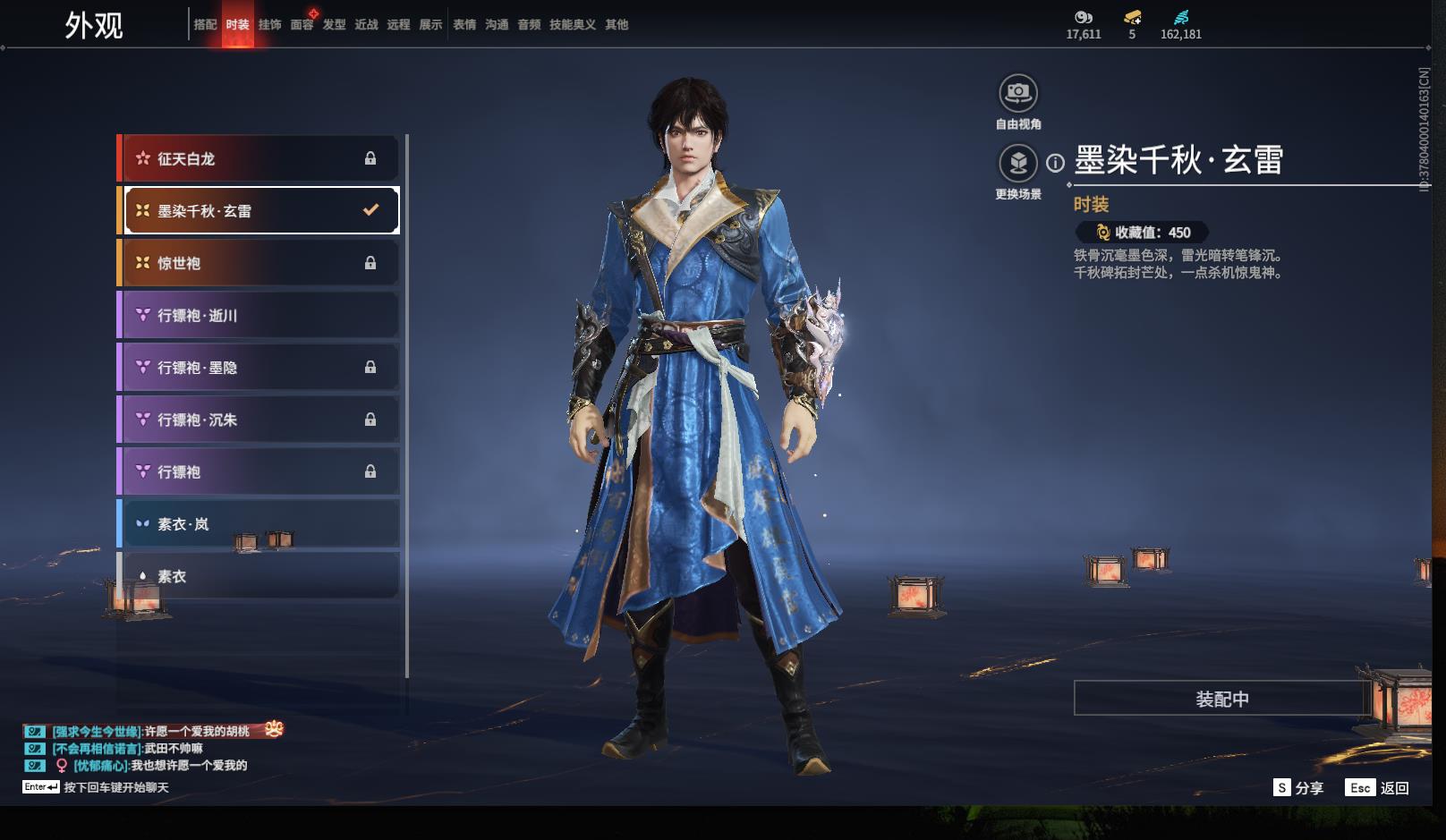Select the 近战 melee tab
Screen dimensions: 1446x840
pyautogui.click(x=366, y=25)
